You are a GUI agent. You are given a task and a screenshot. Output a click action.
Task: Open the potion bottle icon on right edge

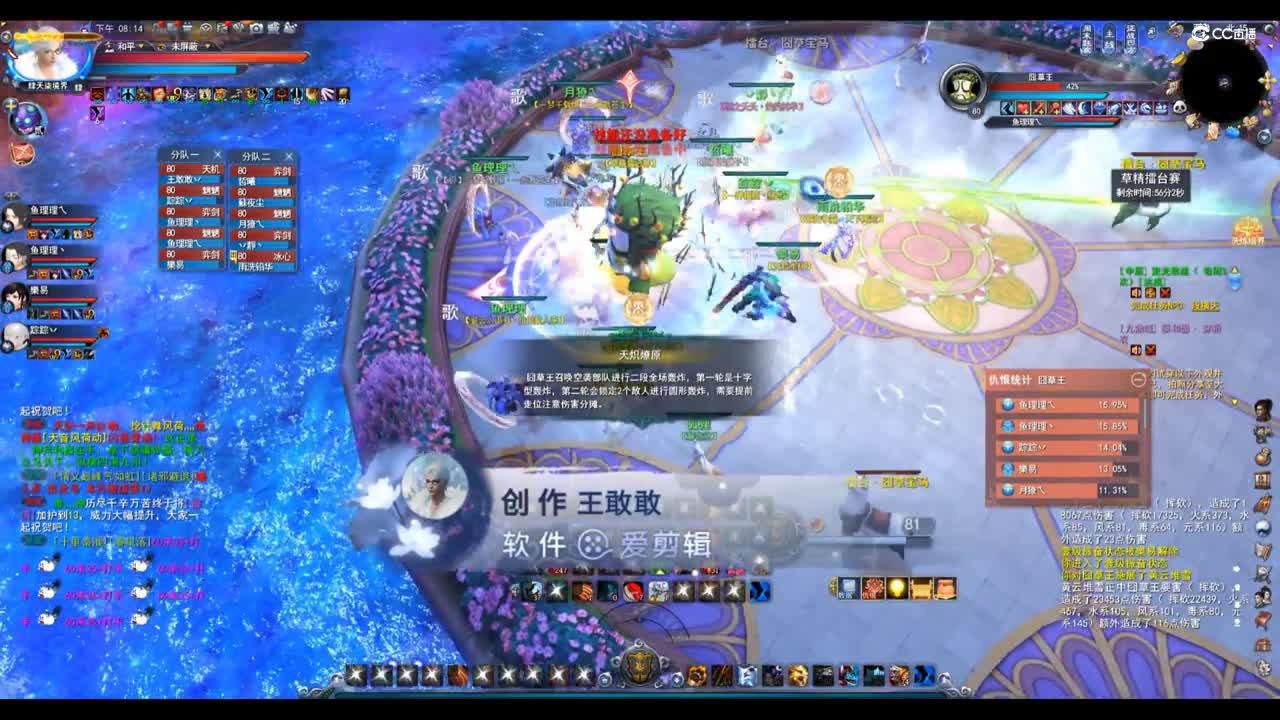click(x=1261, y=456)
